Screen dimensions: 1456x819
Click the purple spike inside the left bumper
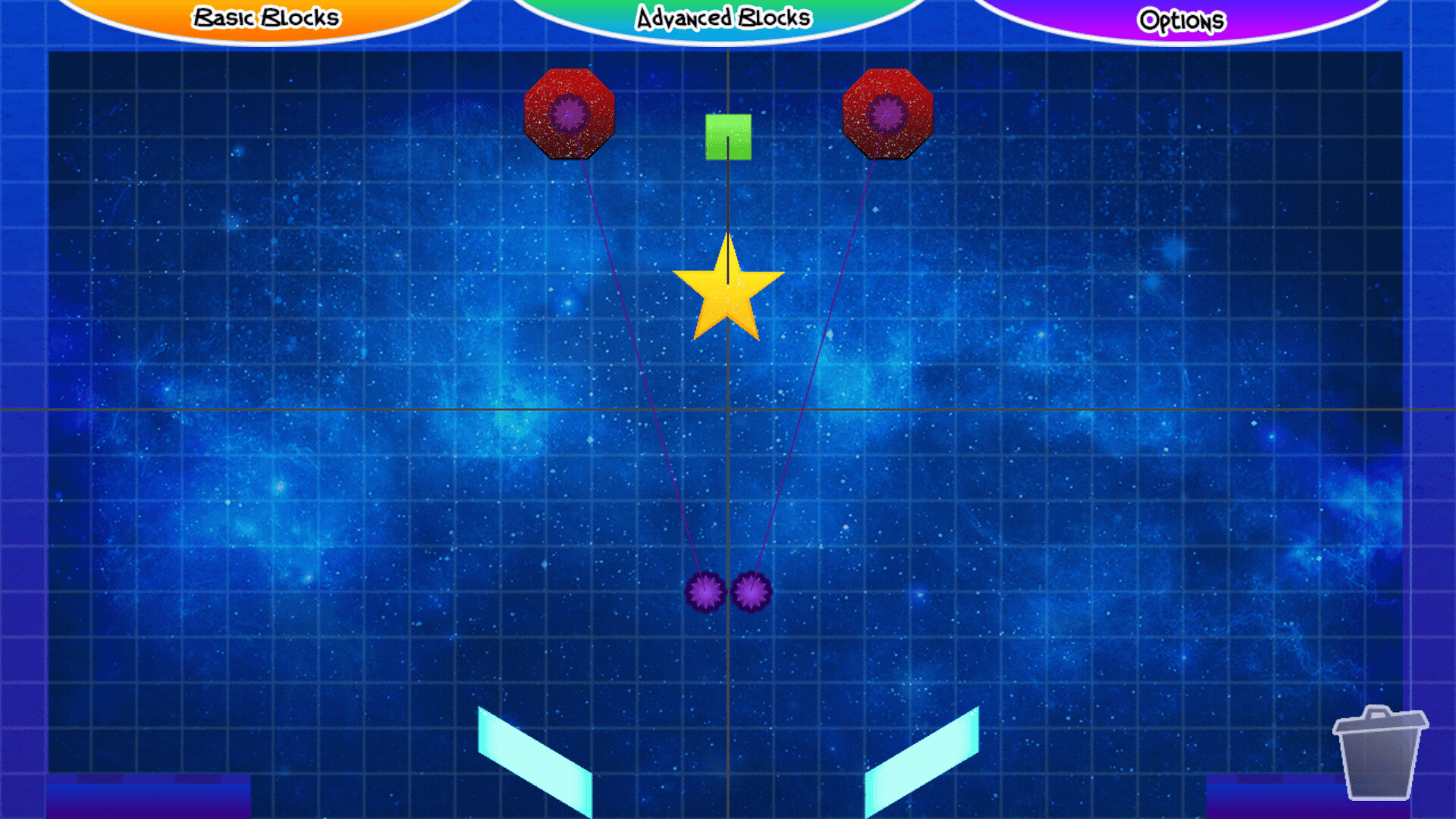point(567,112)
